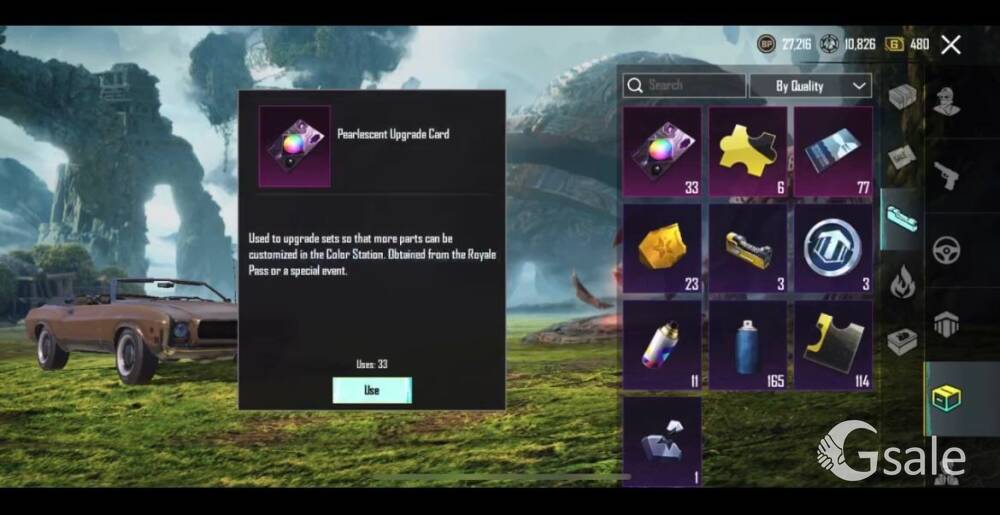This screenshot has height=515, width=1000.
Task: Switch to the flame icon sub-tab
Action: [902, 283]
